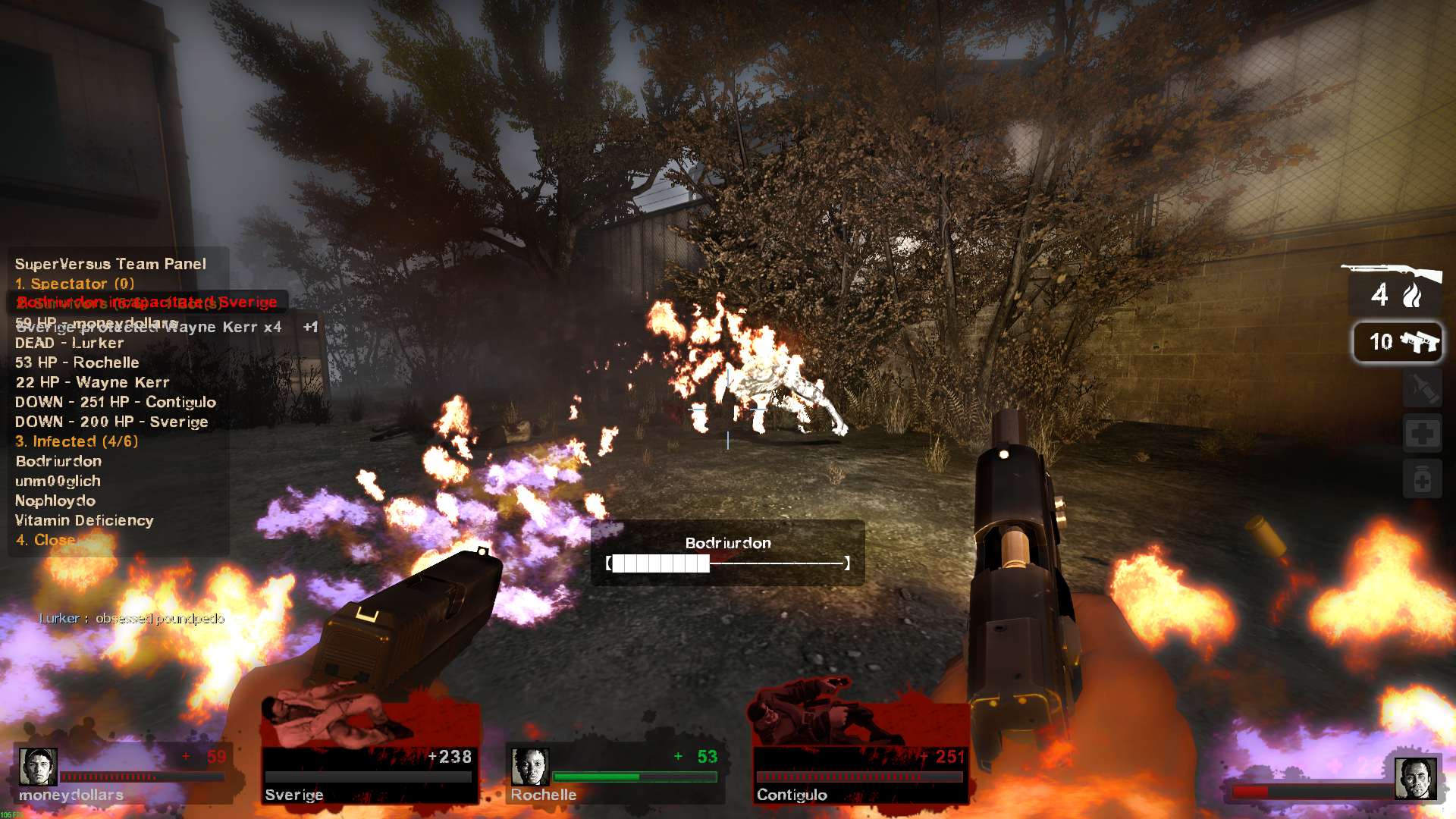Image resolution: width=1456 pixels, height=819 pixels.
Task: Select the throwable bottle slot
Action: pyautogui.click(x=1422, y=390)
